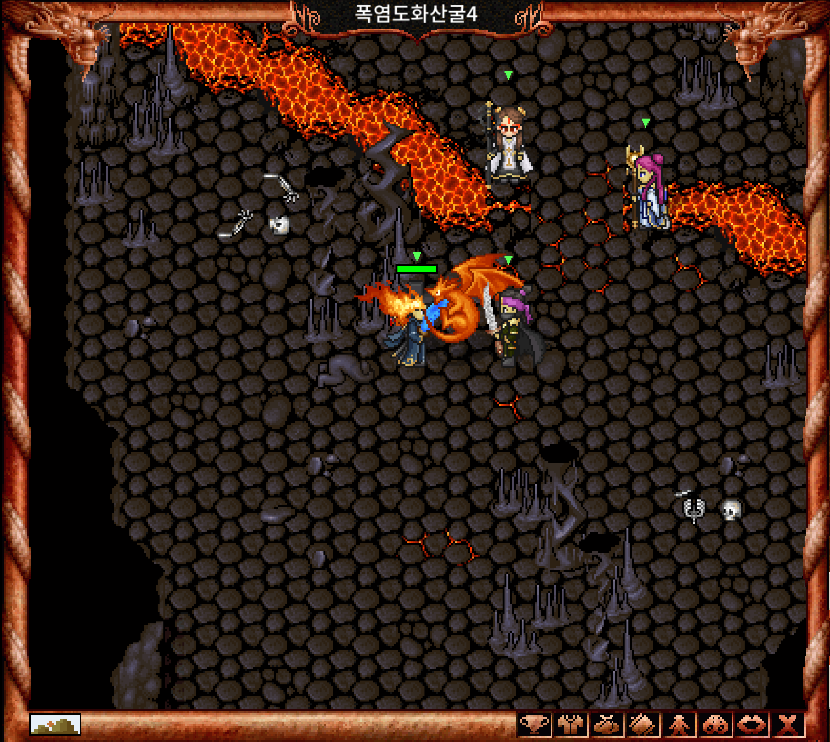The image size is (830, 742).
Task: Select the scroll and quill icon
Action: click(x=643, y=725)
